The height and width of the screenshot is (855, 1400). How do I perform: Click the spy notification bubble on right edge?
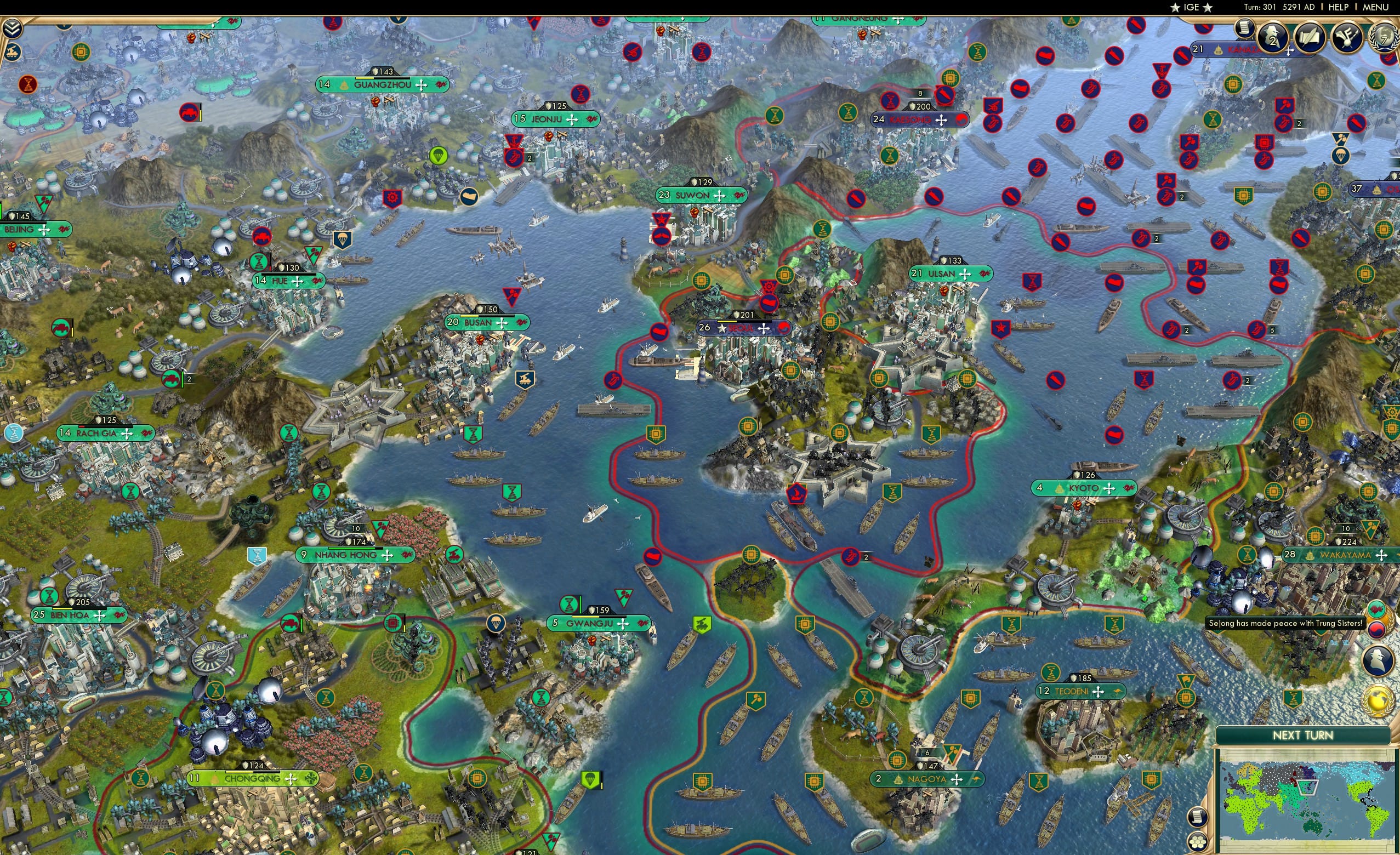click(1377, 661)
